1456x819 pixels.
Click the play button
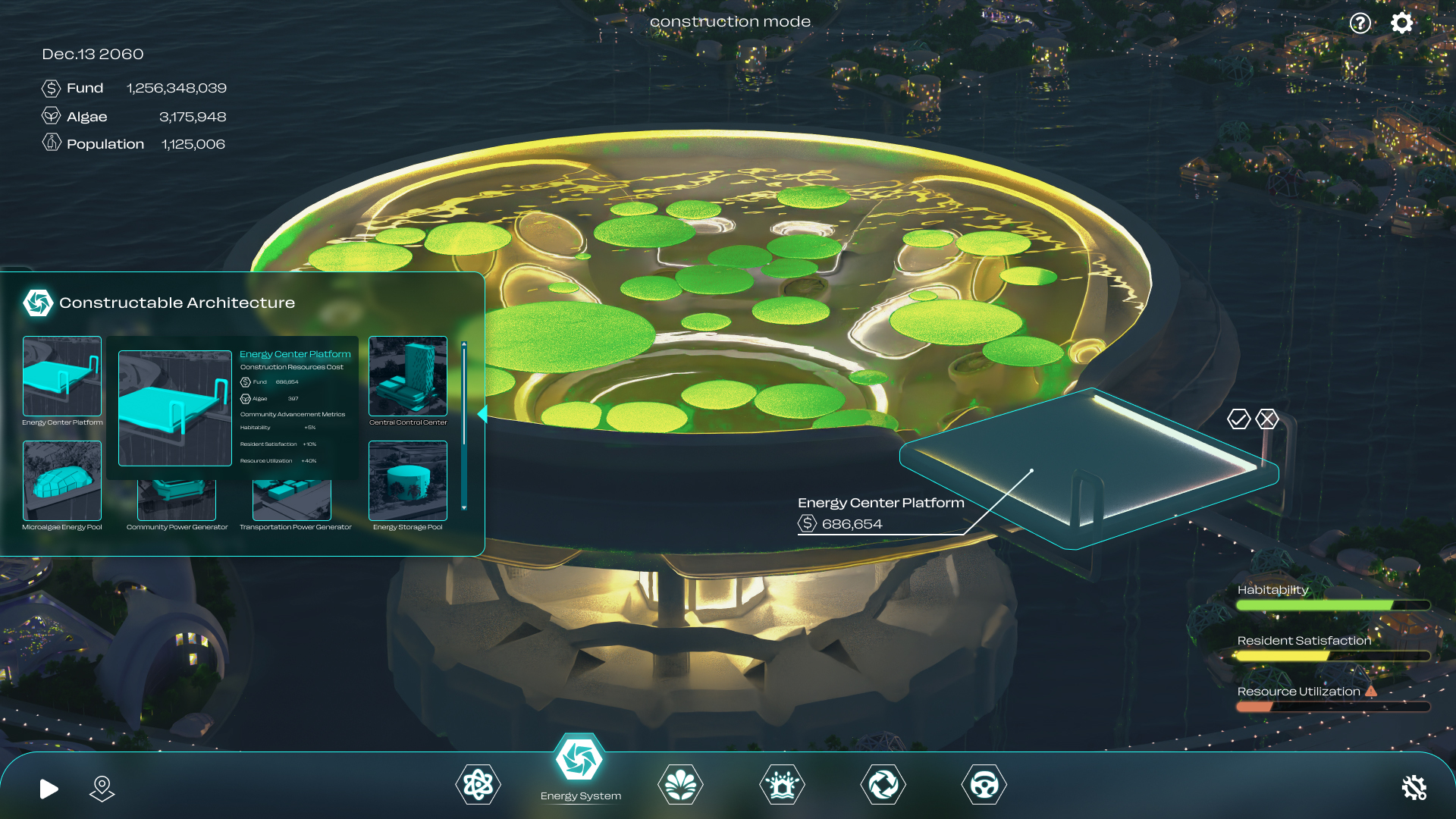49,789
